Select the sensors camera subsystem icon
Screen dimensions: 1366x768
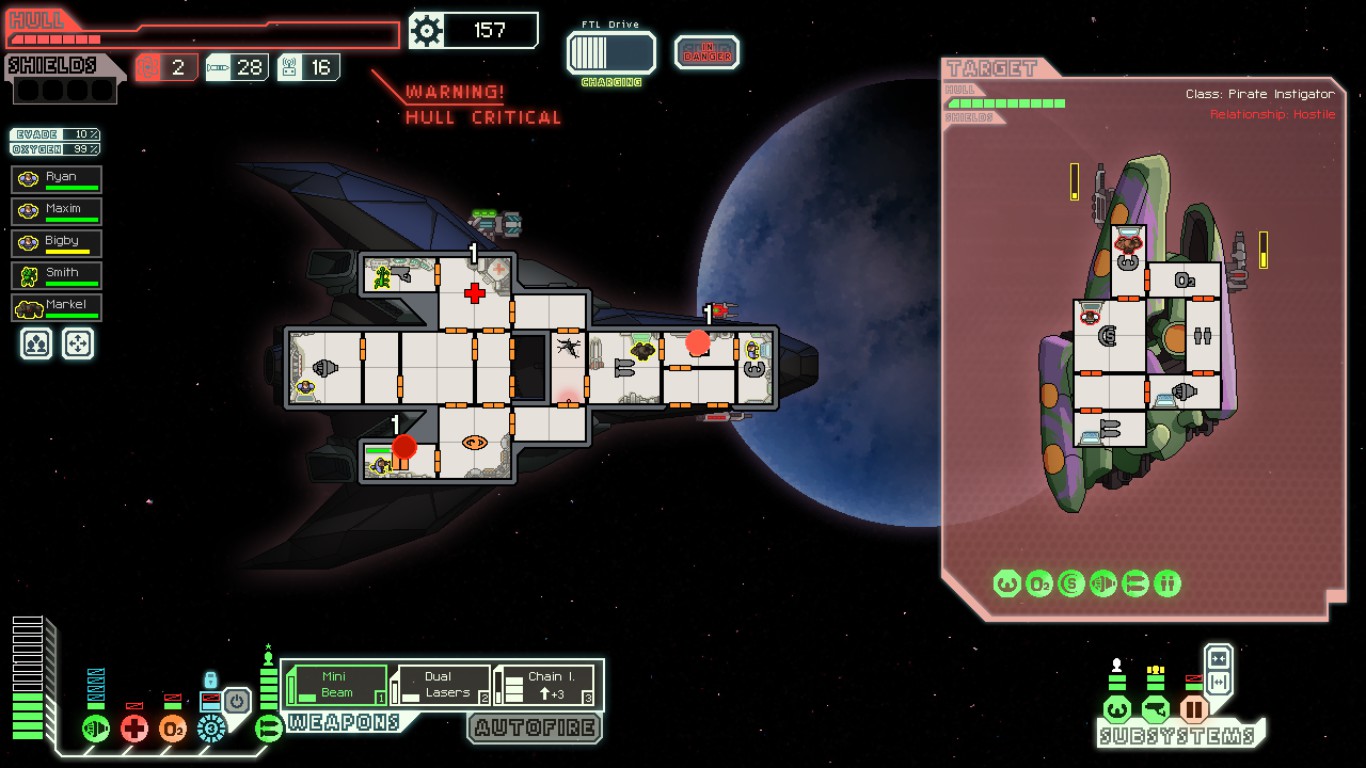coord(1155,710)
